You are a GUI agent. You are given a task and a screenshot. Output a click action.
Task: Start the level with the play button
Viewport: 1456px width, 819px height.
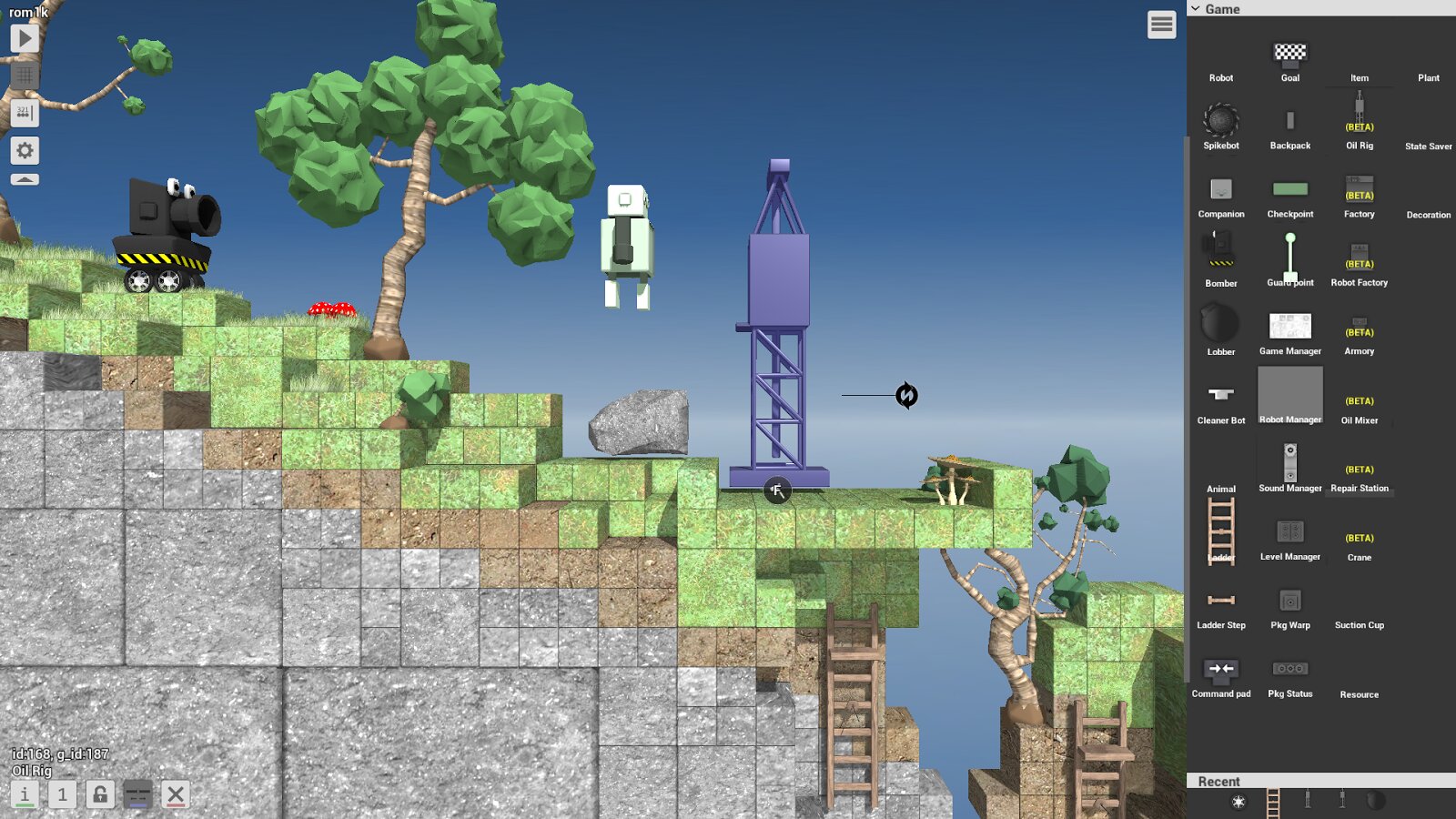pyautogui.click(x=25, y=38)
